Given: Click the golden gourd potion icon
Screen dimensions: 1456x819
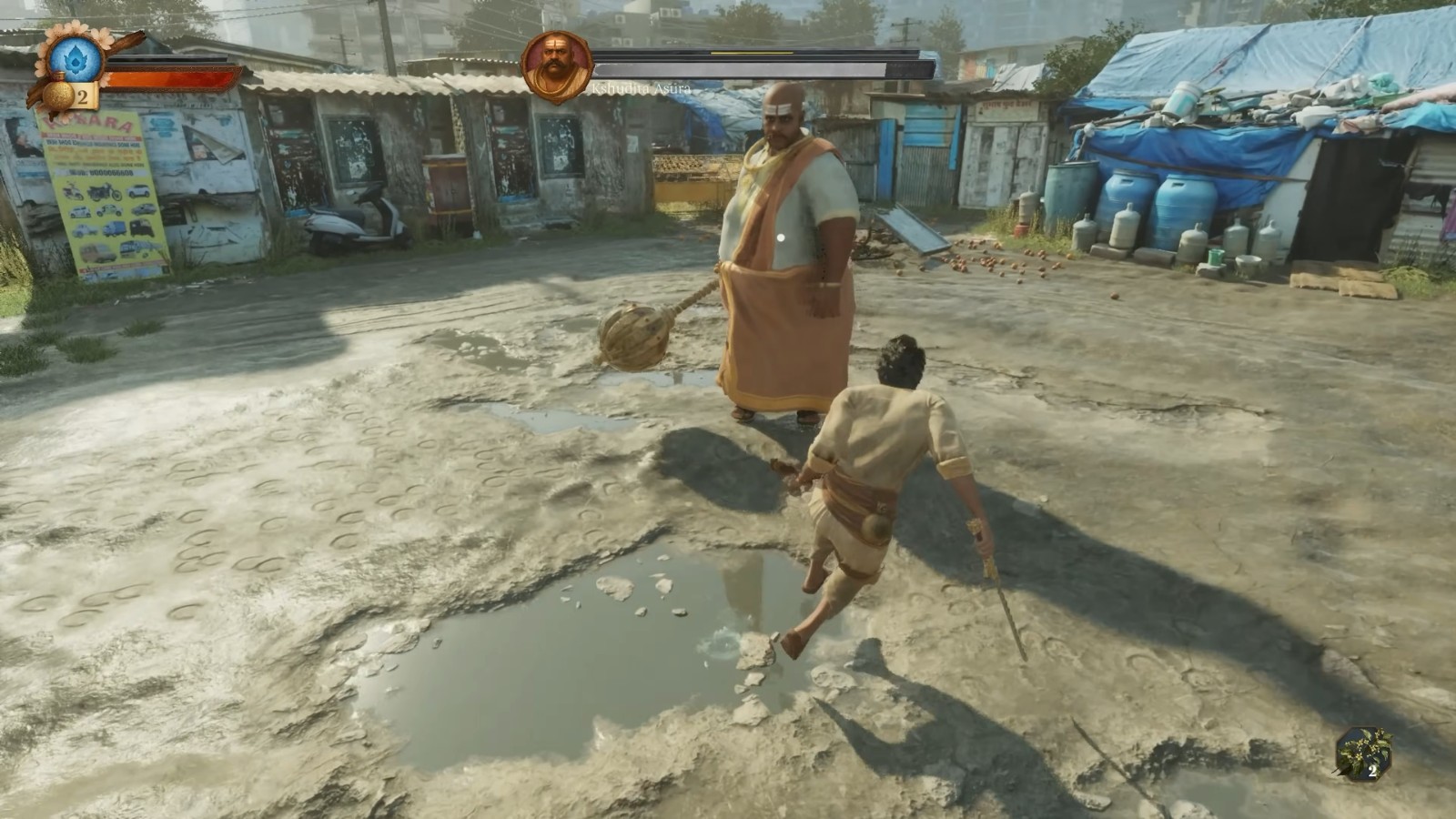Looking at the screenshot, I should coord(58,96).
